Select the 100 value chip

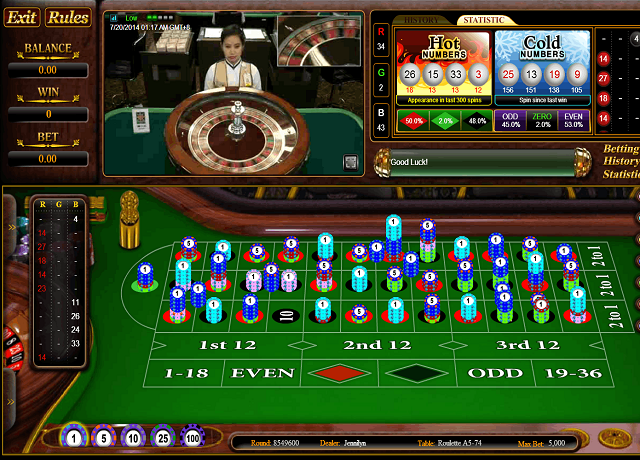coord(192,437)
